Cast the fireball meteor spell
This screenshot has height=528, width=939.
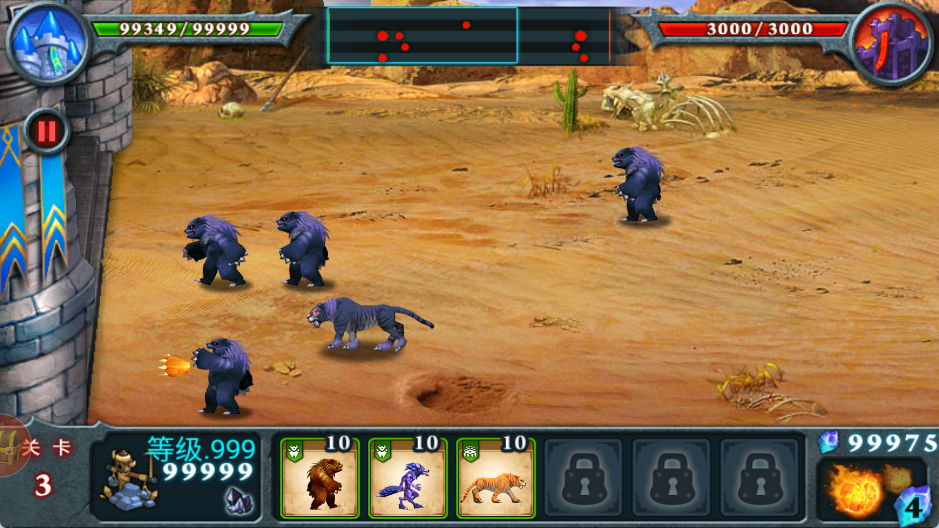click(857, 490)
